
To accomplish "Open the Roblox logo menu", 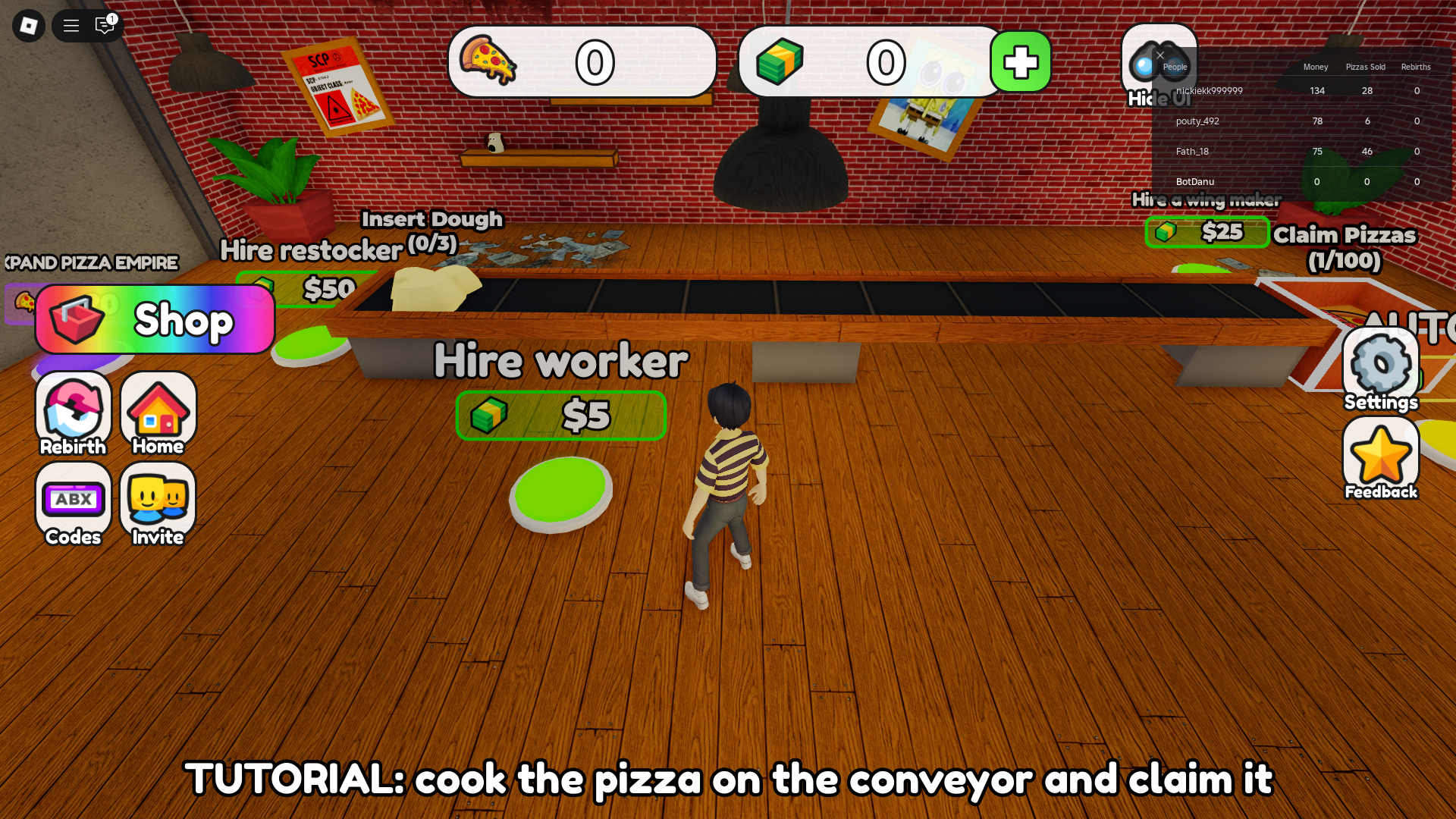I will coord(29,26).
